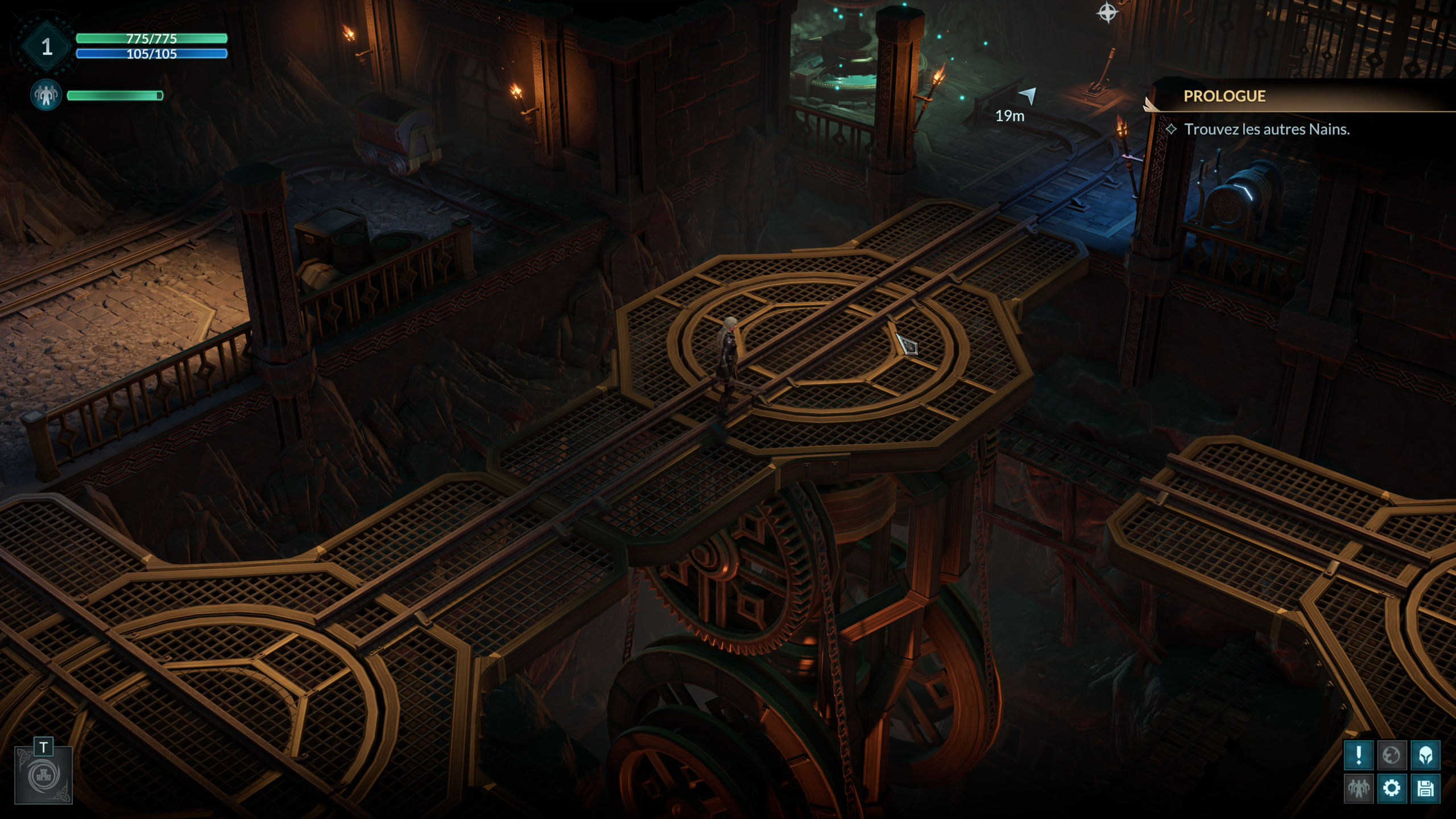Image resolution: width=1456 pixels, height=819 pixels.
Task: Select the 'Trouvez les autres Nains' objective
Action: click(1267, 129)
